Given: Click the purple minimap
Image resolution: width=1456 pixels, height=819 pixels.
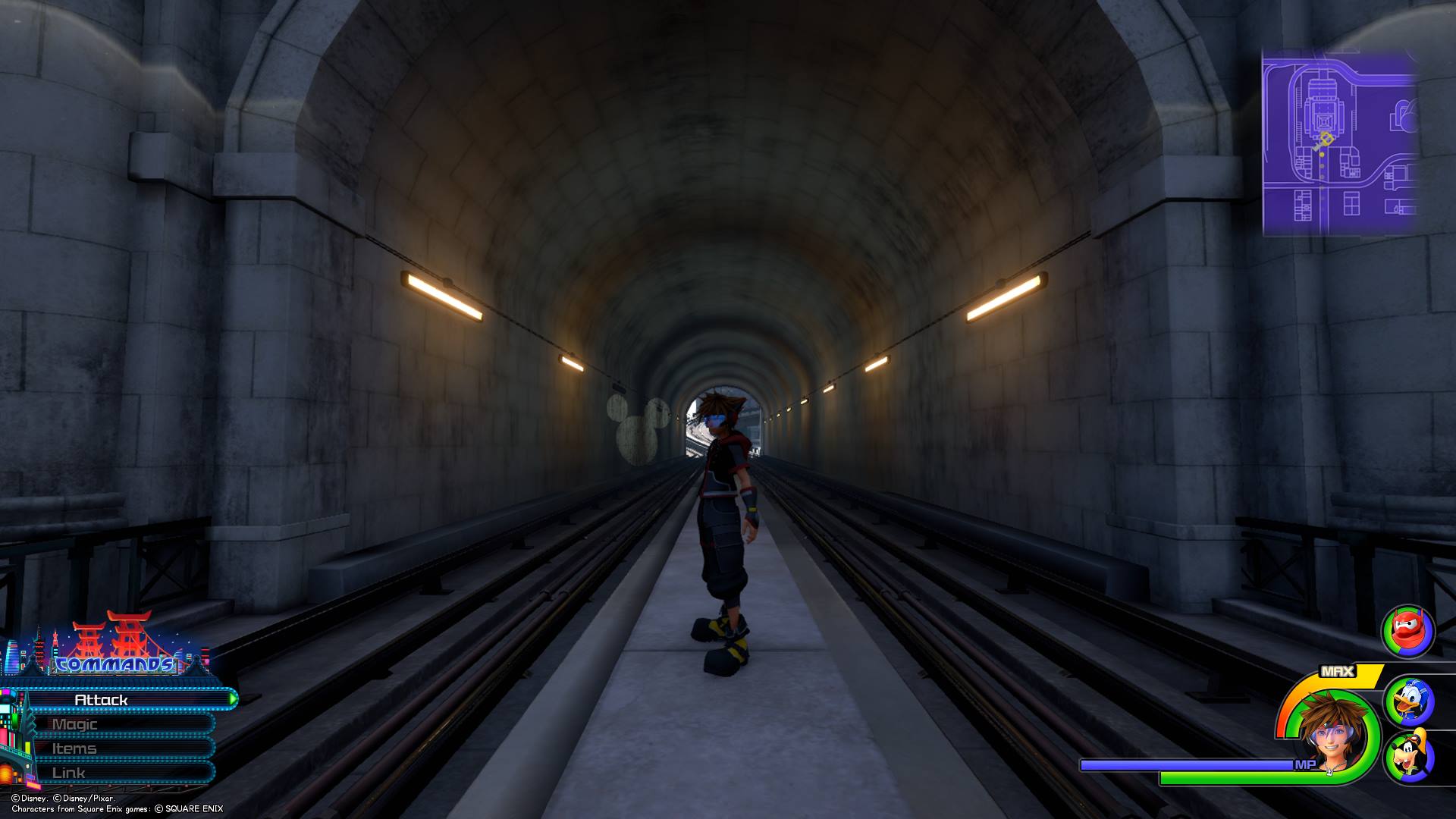Looking at the screenshot, I should [1339, 143].
